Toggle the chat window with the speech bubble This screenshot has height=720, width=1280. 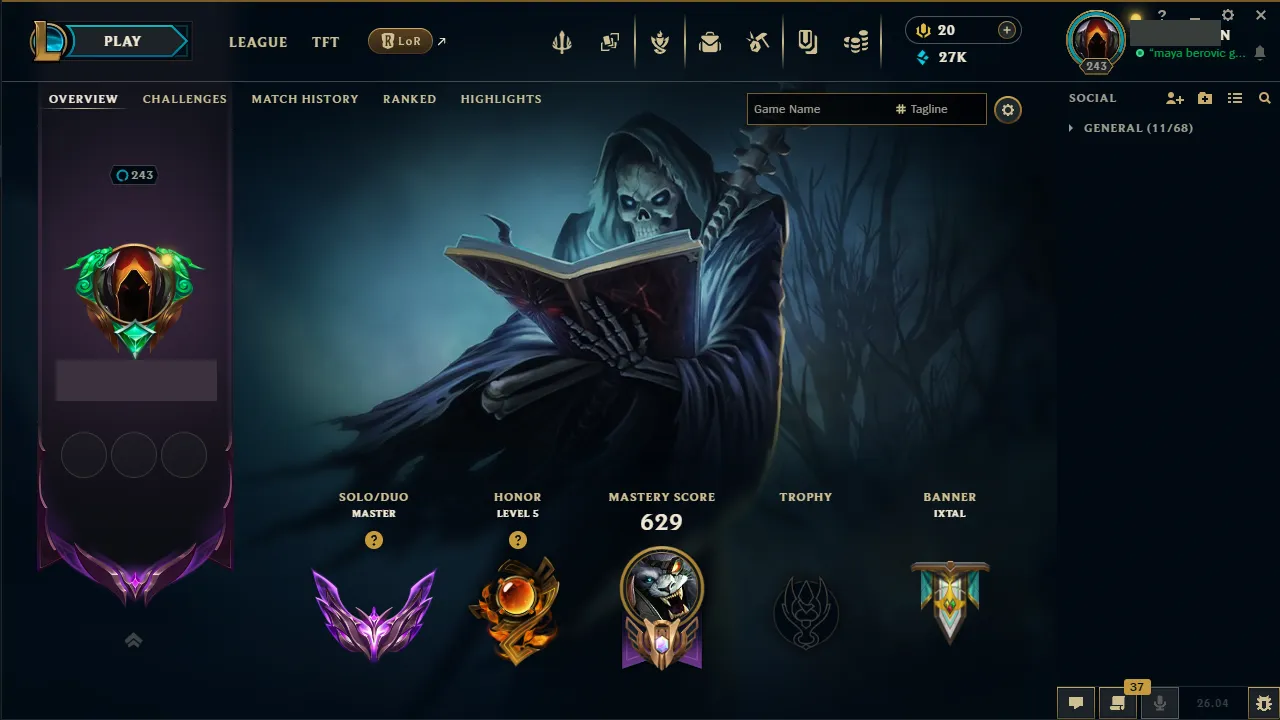coord(1075,703)
